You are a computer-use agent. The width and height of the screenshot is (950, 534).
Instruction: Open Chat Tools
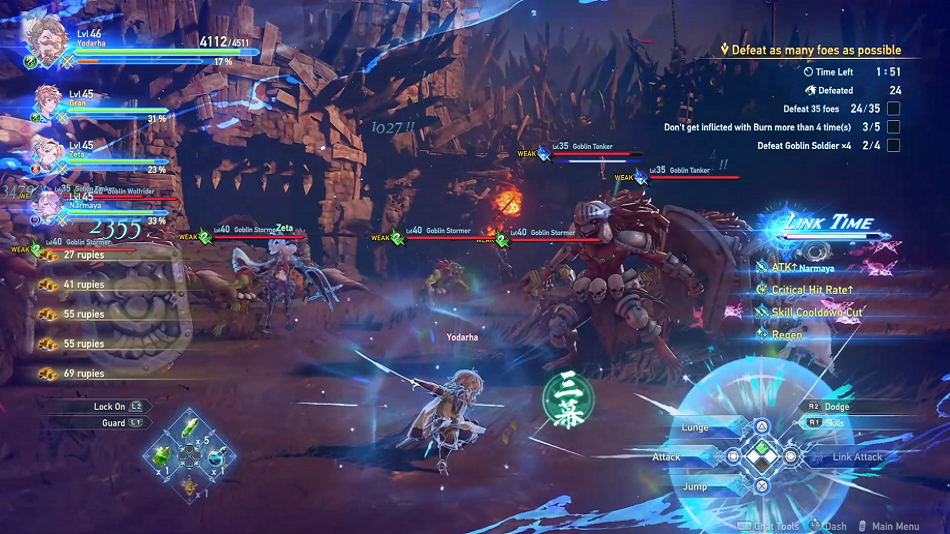[774, 526]
